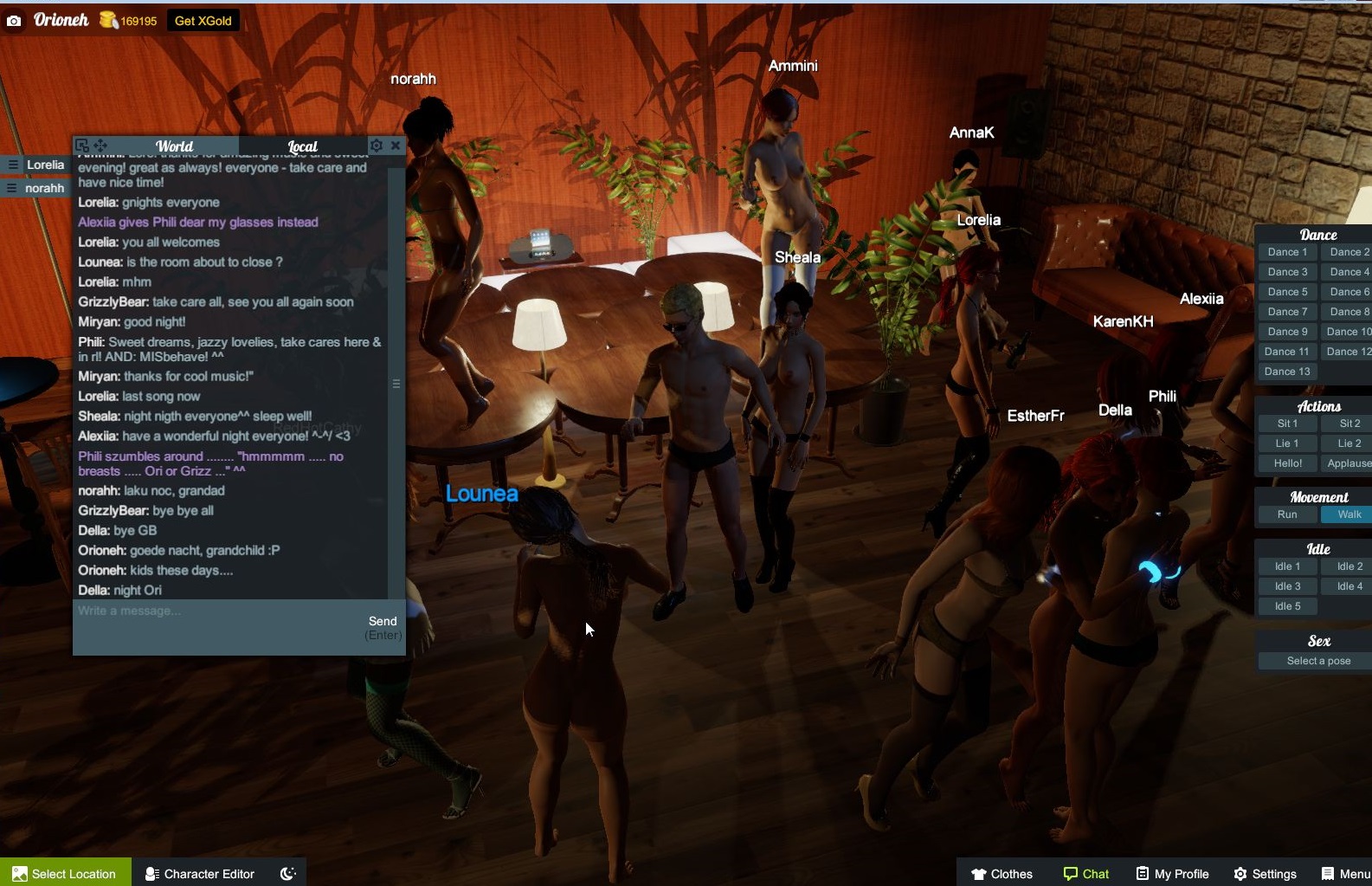The image size is (1372, 886).
Task: Expand norahh's conversation options menu
Action: pyautogui.click(x=11, y=187)
